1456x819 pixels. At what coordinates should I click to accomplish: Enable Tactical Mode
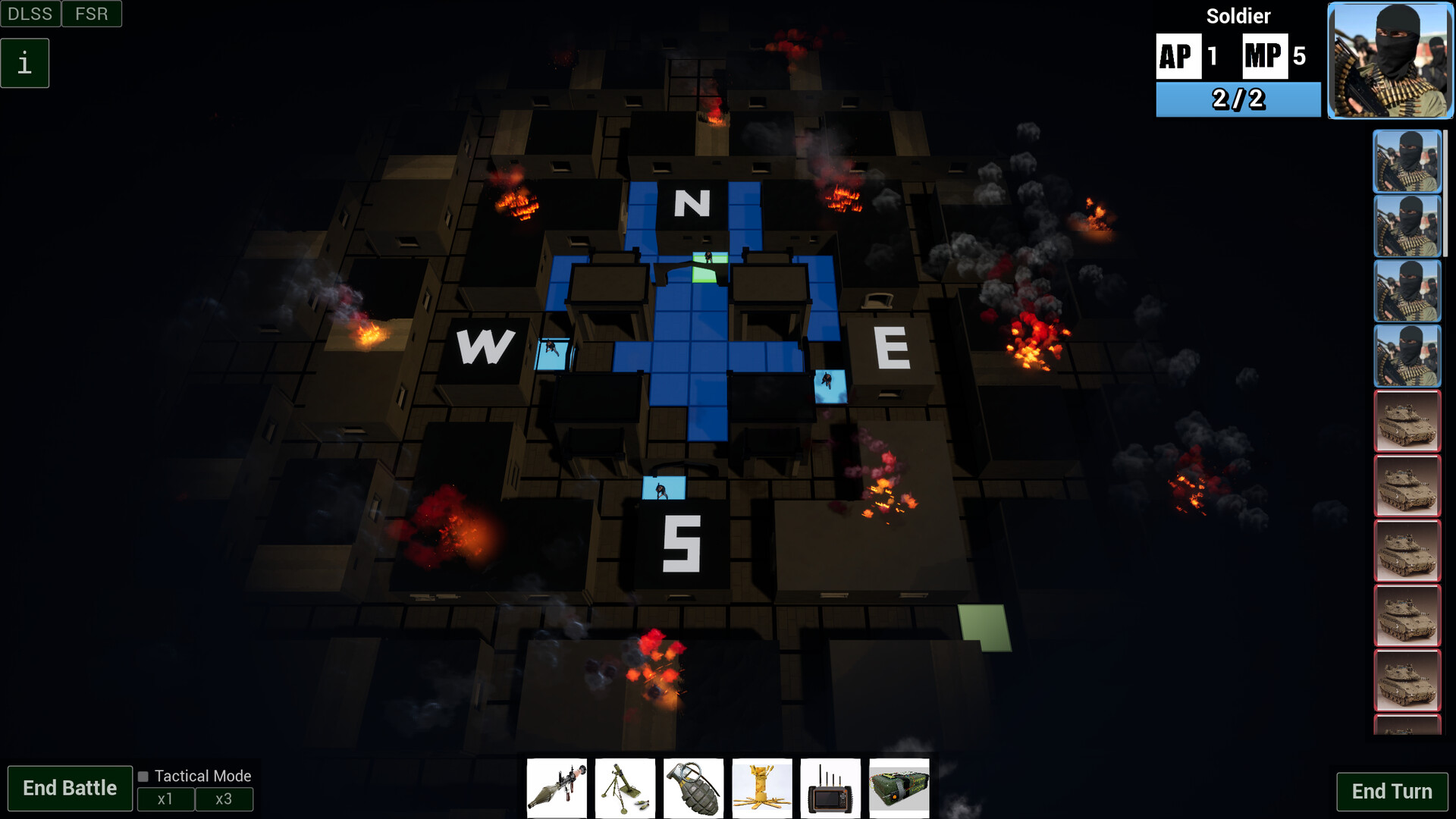tap(143, 777)
